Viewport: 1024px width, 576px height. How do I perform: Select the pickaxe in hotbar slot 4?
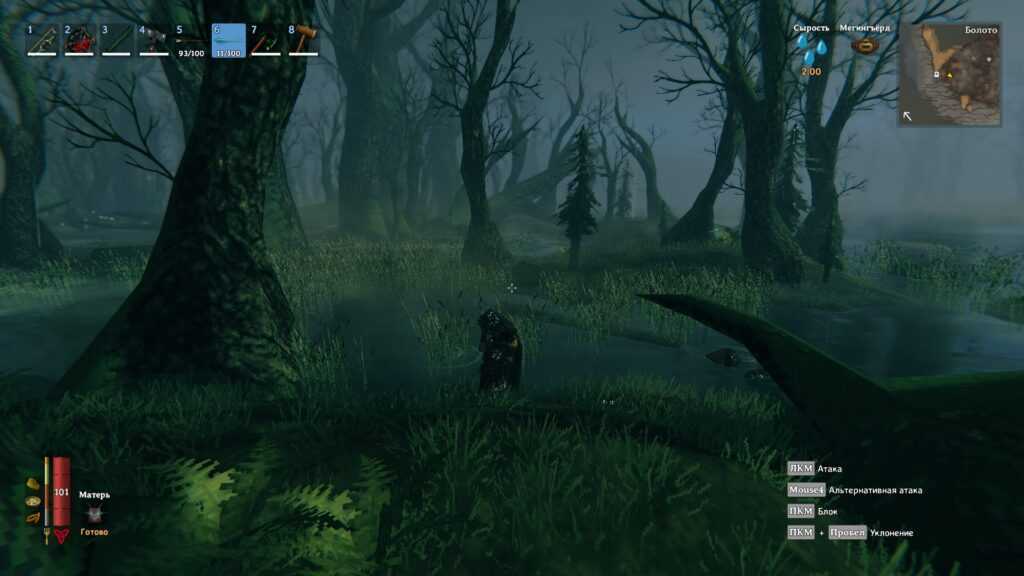(x=154, y=40)
